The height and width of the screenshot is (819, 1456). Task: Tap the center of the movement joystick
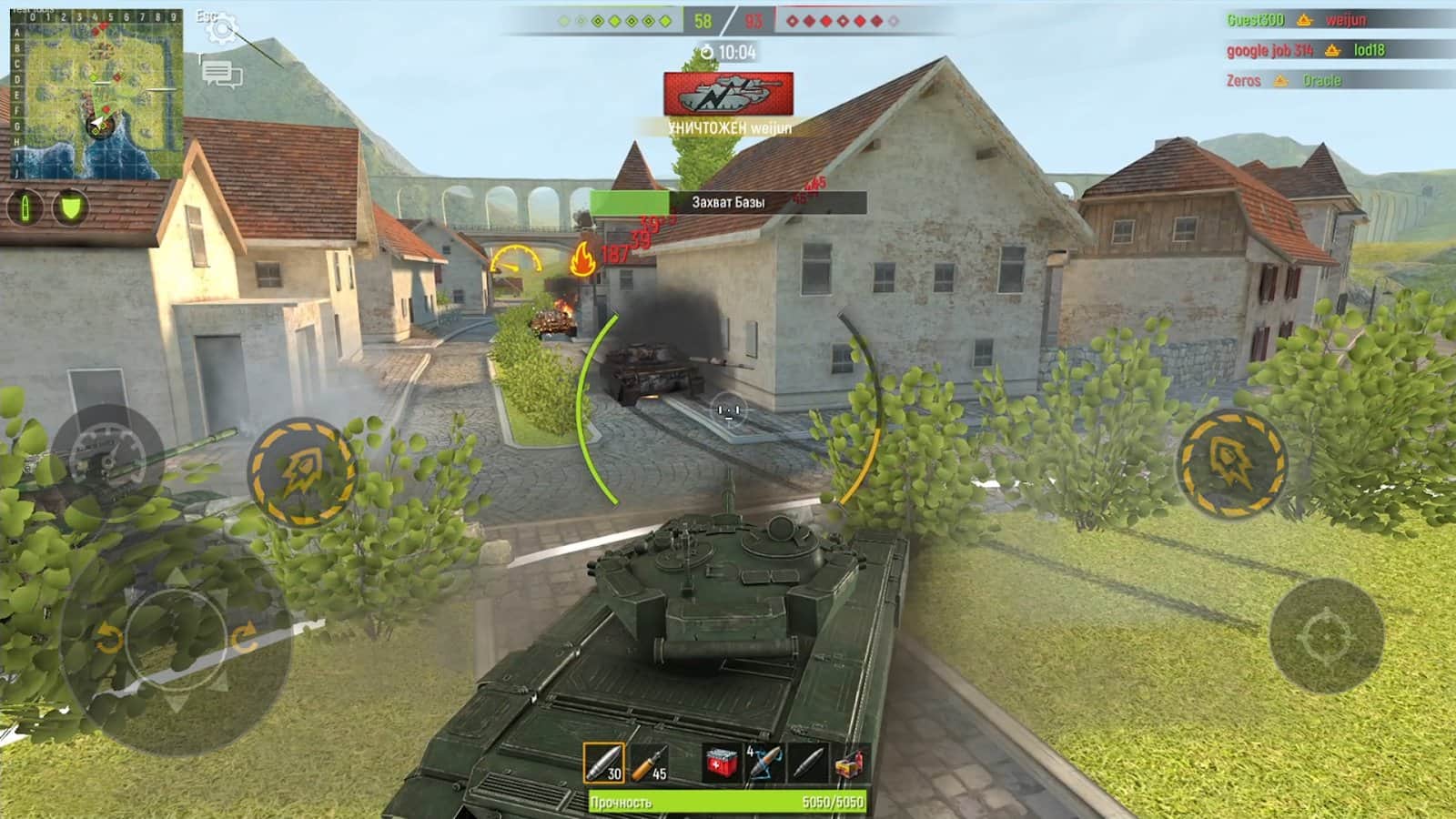(x=176, y=638)
